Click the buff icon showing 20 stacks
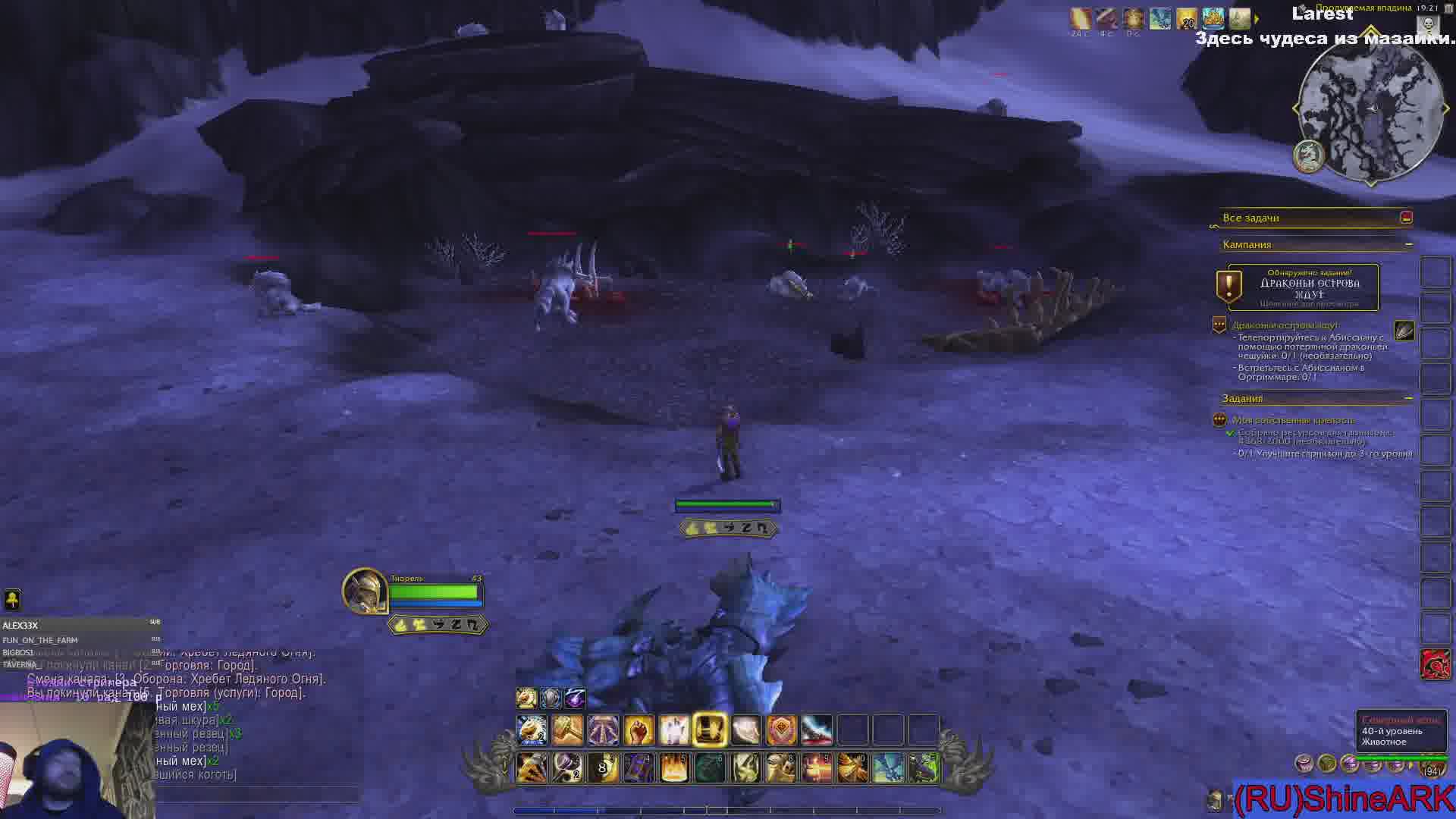The image size is (1456, 819). point(1186,19)
